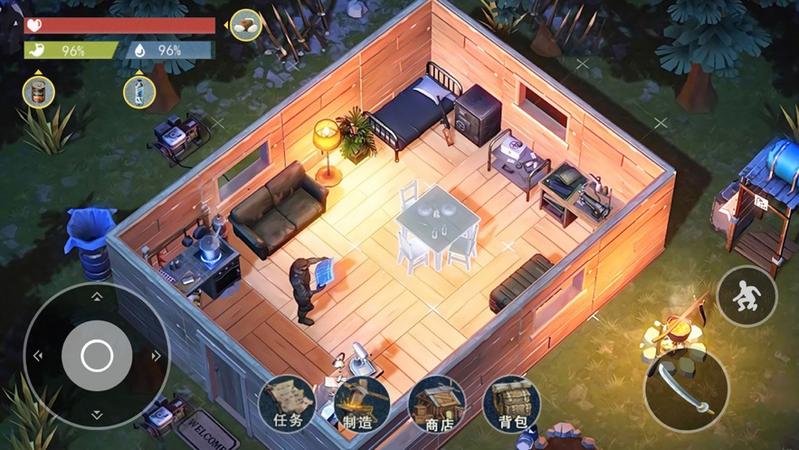
Task: Tap the healing item icon beside health bar
Action: (246, 25)
